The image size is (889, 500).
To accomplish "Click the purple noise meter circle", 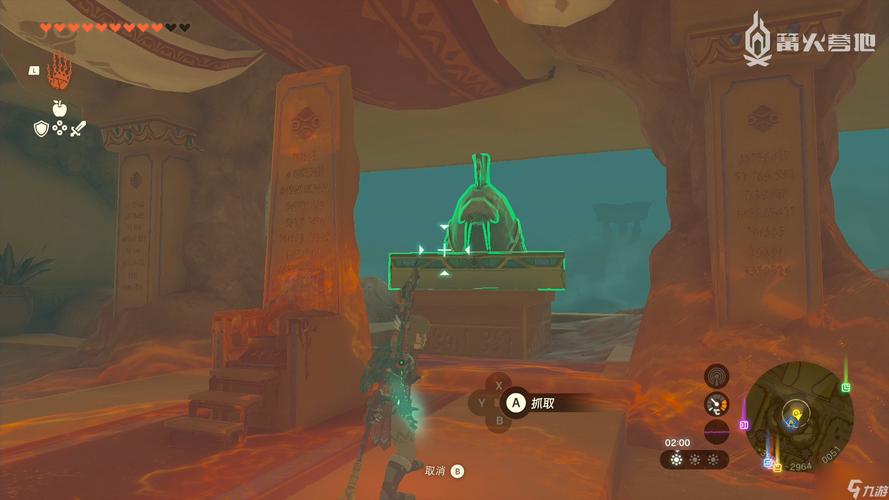I will coord(716,432).
